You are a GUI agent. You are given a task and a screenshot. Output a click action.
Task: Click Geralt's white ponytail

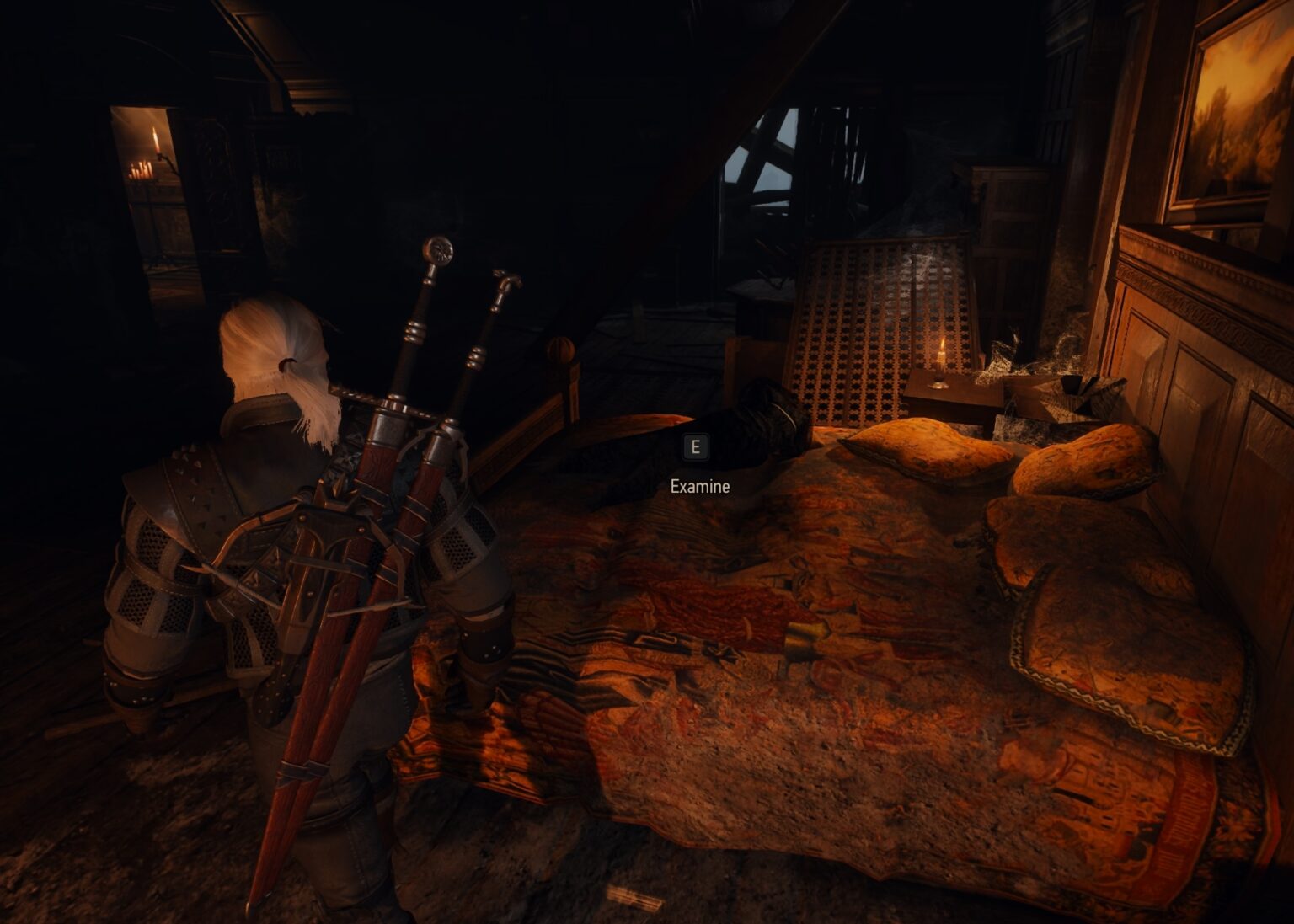(x=278, y=354)
